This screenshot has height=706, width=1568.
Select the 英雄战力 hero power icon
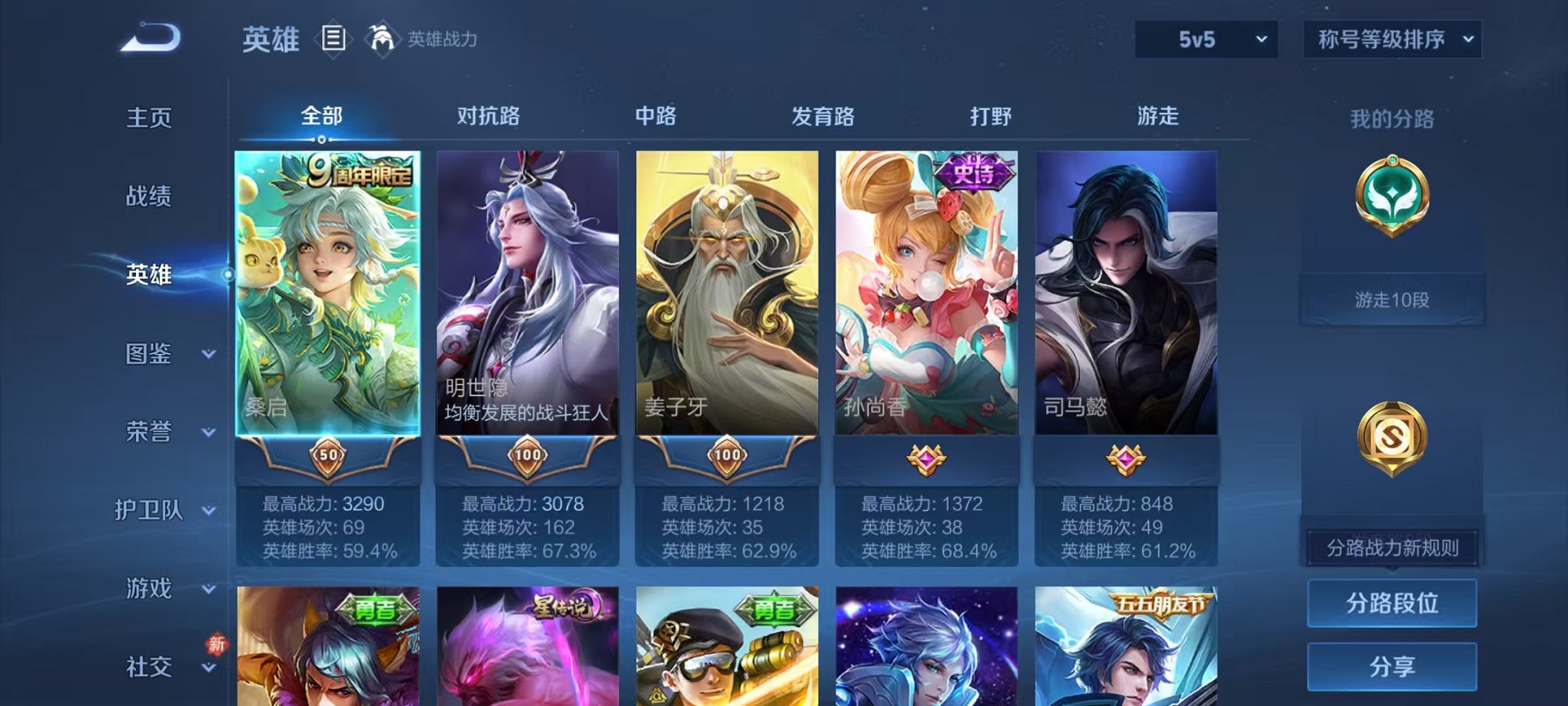pos(384,37)
